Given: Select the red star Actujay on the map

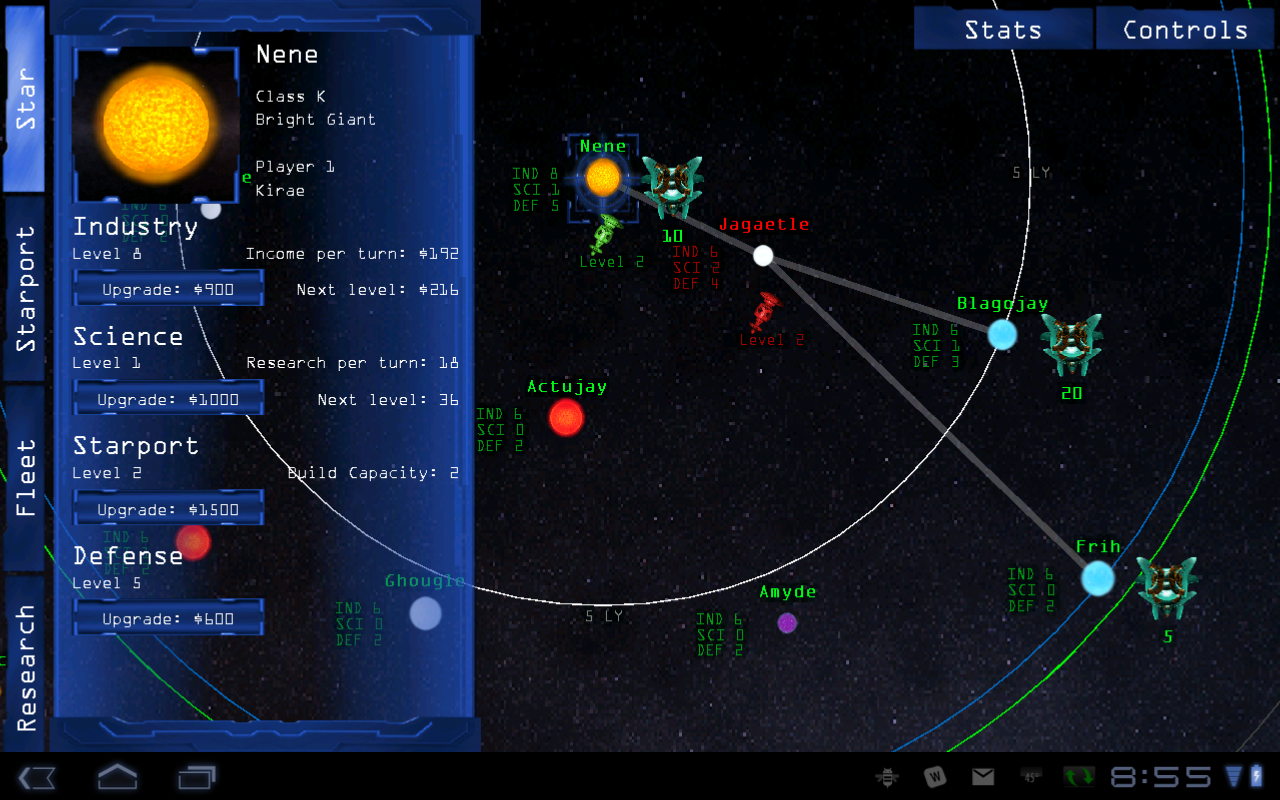Looking at the screenshot, I should click(566, 420).
